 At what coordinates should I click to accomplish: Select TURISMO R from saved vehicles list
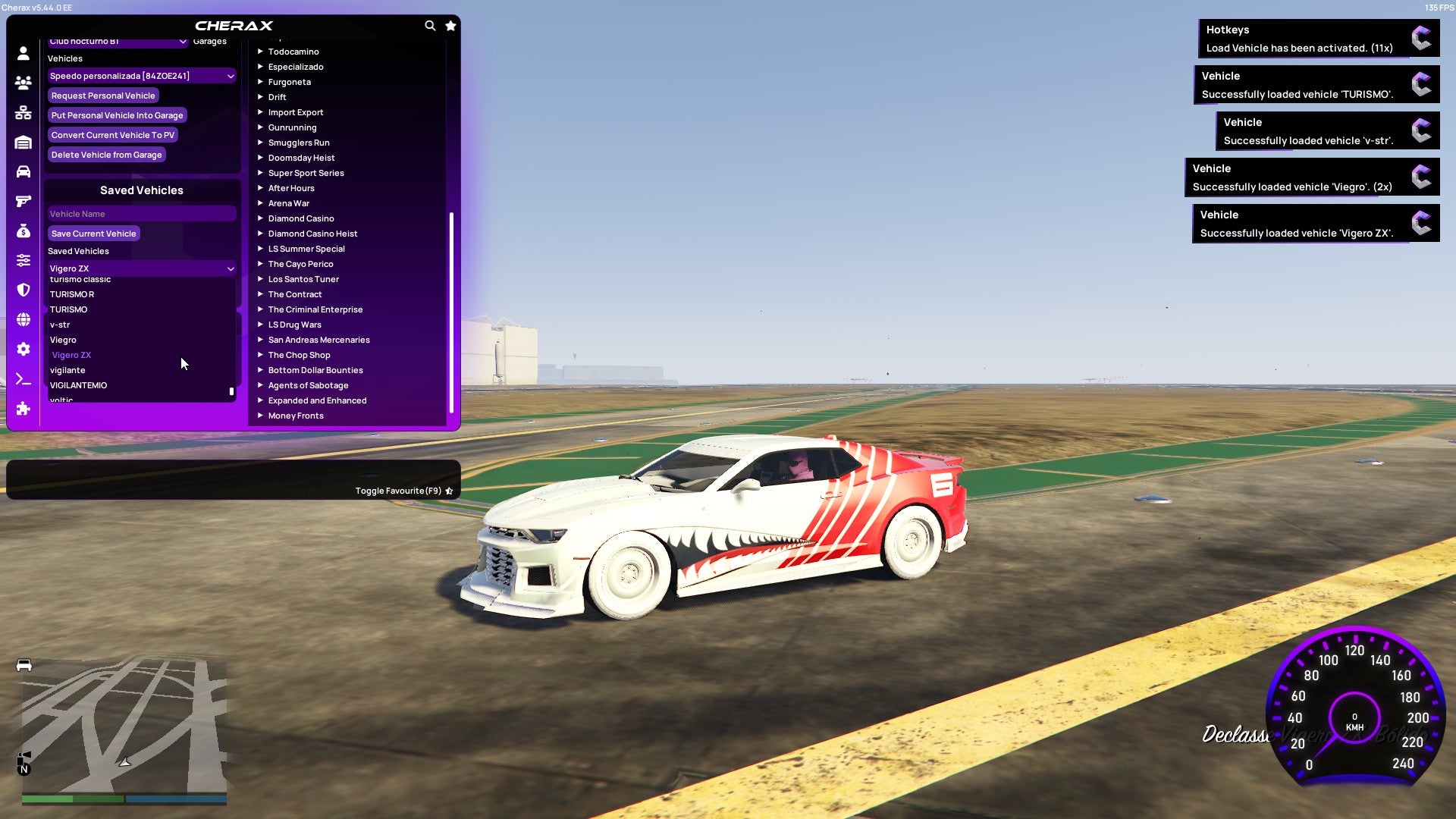point(74,293)
